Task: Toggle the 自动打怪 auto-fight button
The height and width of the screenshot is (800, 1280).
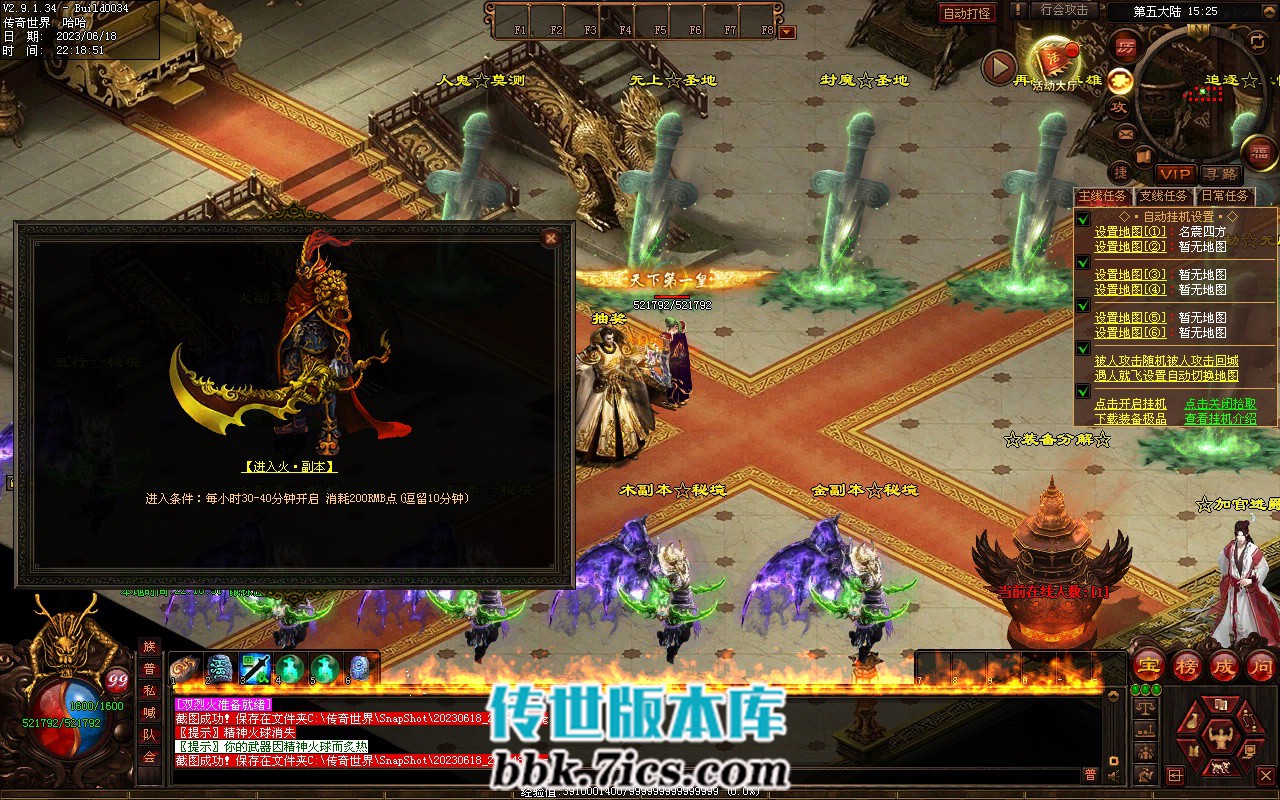Action: click(x=967, y=13)
